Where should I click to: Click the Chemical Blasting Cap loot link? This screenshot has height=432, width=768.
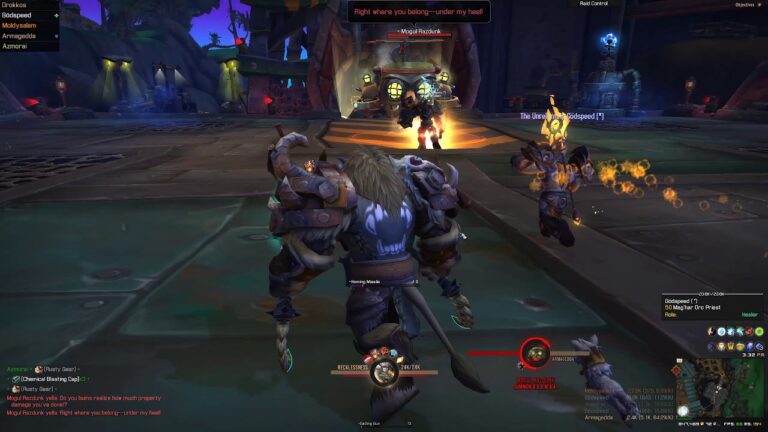(x=53, y=379)
